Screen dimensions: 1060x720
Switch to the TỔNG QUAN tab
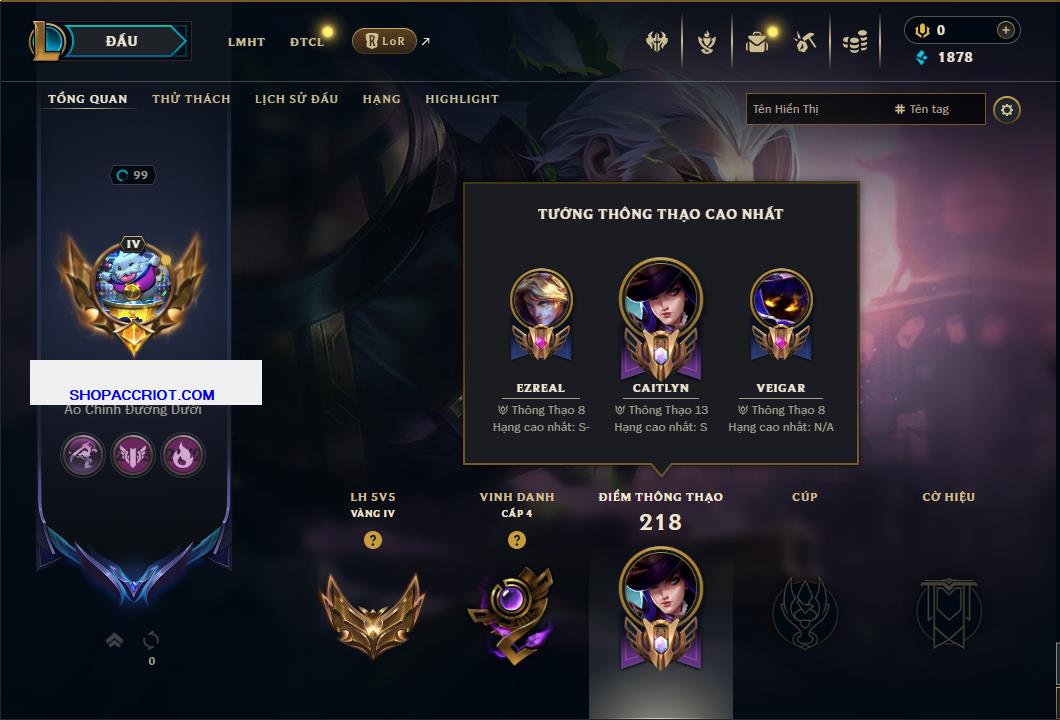click(88, 99)
